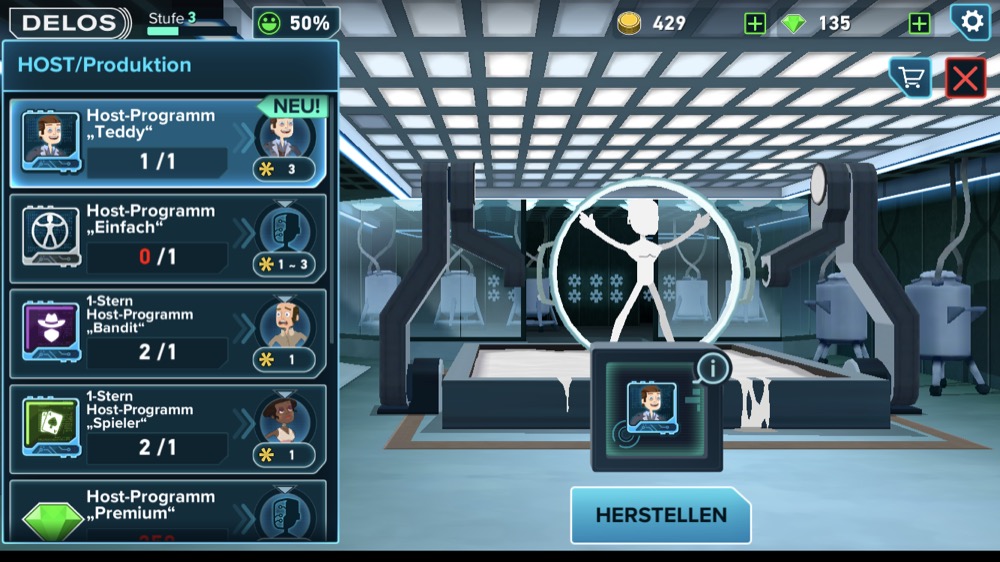This screenshot has width=1000, height=562.
Task: Add more gold coins
Action: 755,23
